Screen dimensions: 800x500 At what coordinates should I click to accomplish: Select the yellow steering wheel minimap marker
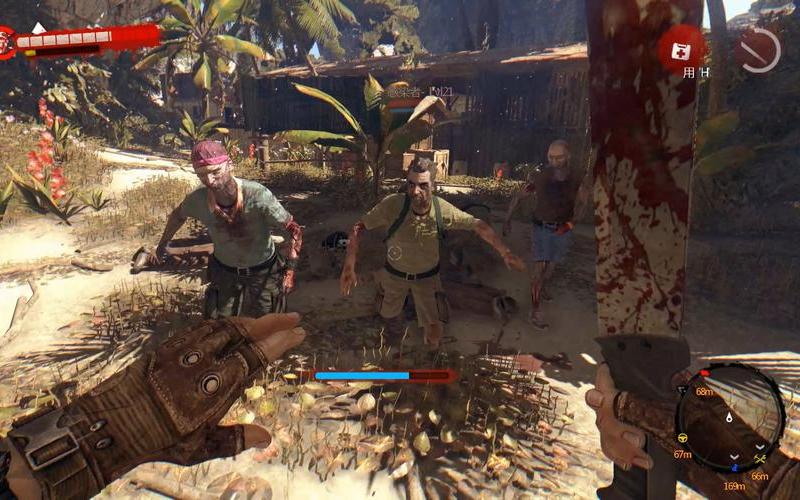684,438
